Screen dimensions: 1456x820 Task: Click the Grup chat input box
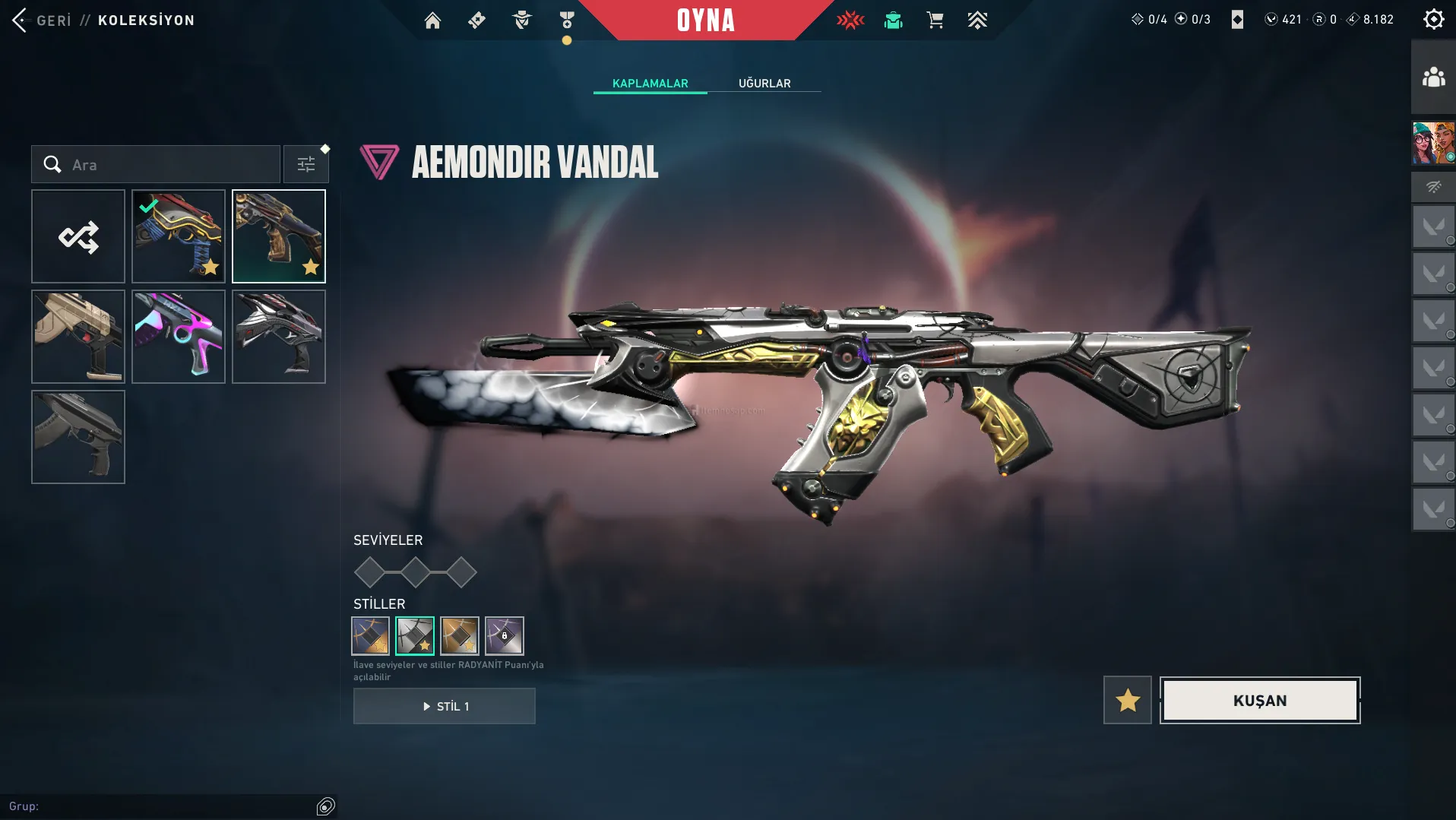[160, 806]
